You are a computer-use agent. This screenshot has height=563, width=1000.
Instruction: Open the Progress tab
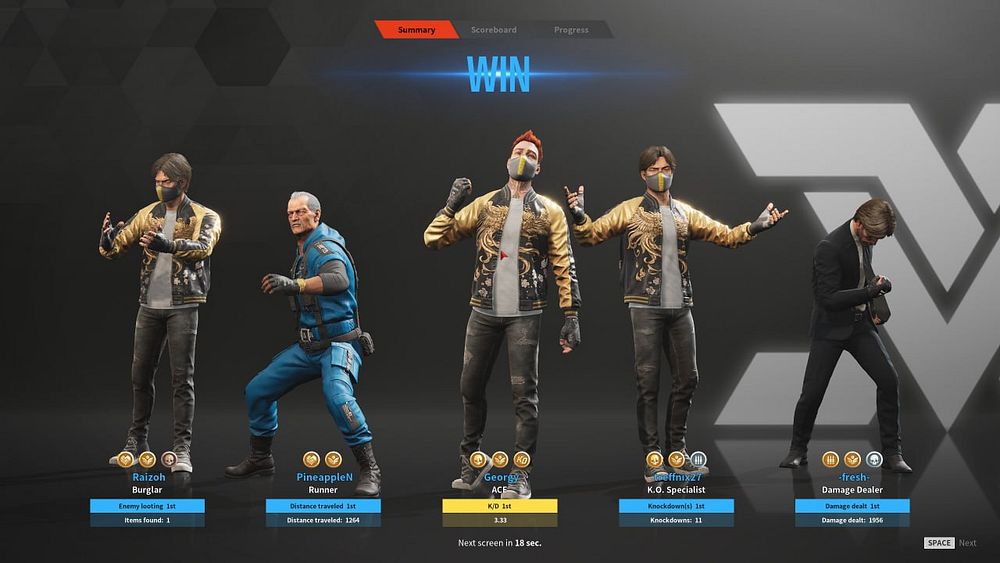coord(571,30)
